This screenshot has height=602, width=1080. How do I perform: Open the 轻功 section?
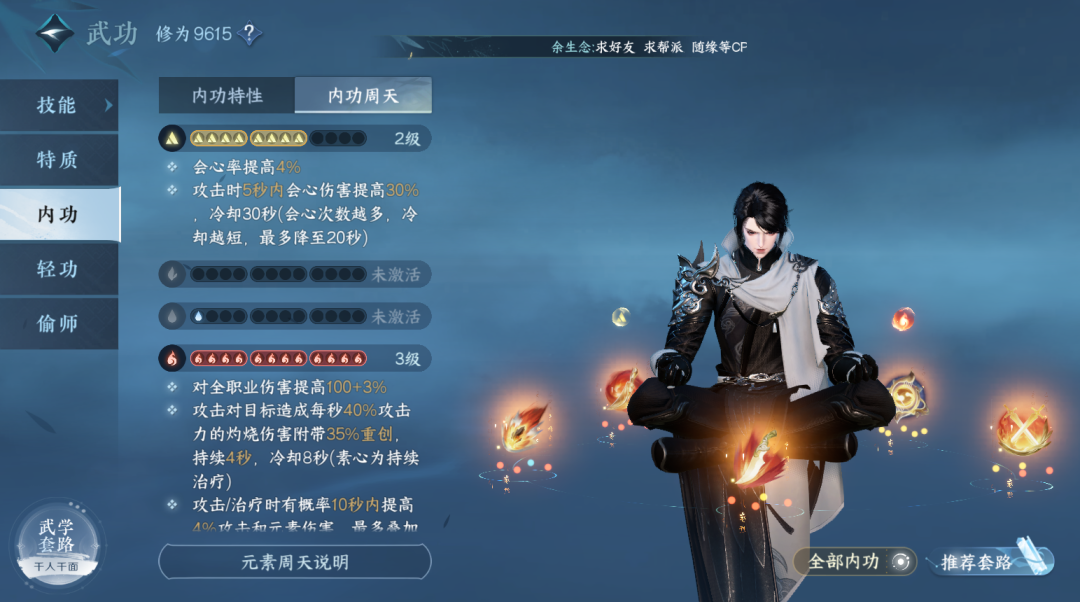(x=58, y=269)
